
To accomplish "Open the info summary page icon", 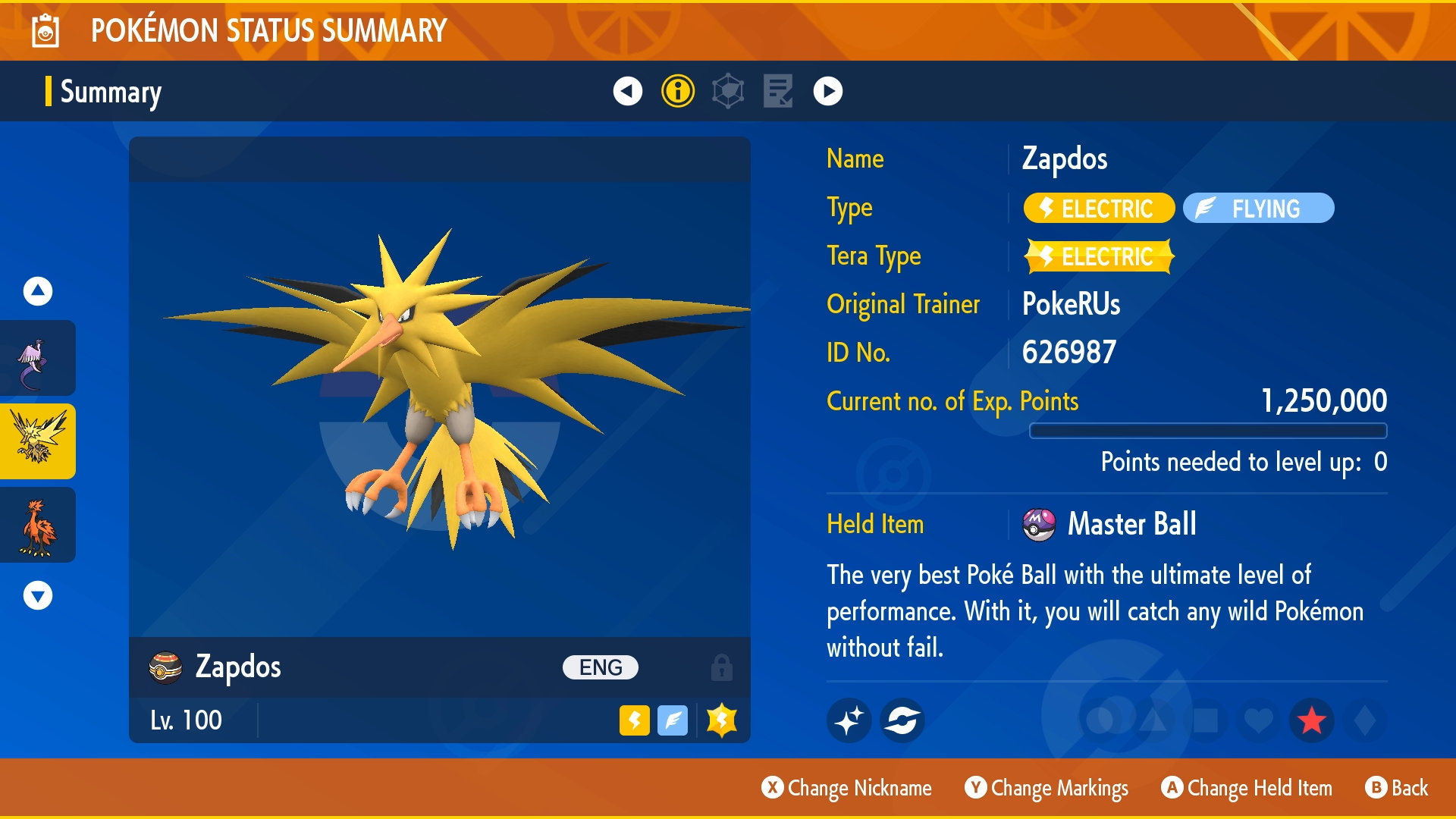I will [x=679, y=93].
